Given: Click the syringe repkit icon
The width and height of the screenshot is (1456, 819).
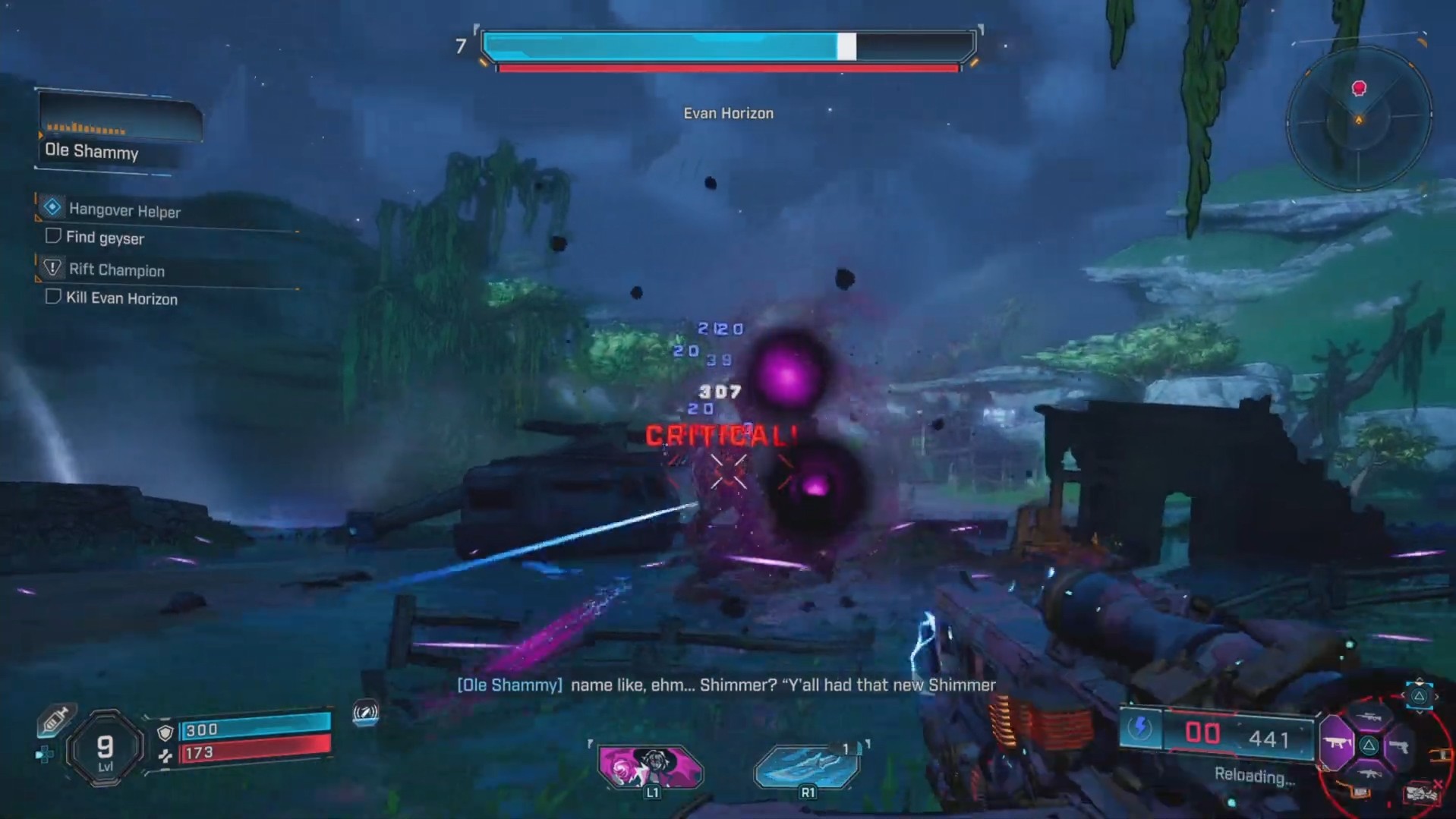Looking at the screenshot, I should [x=55, y=720].
